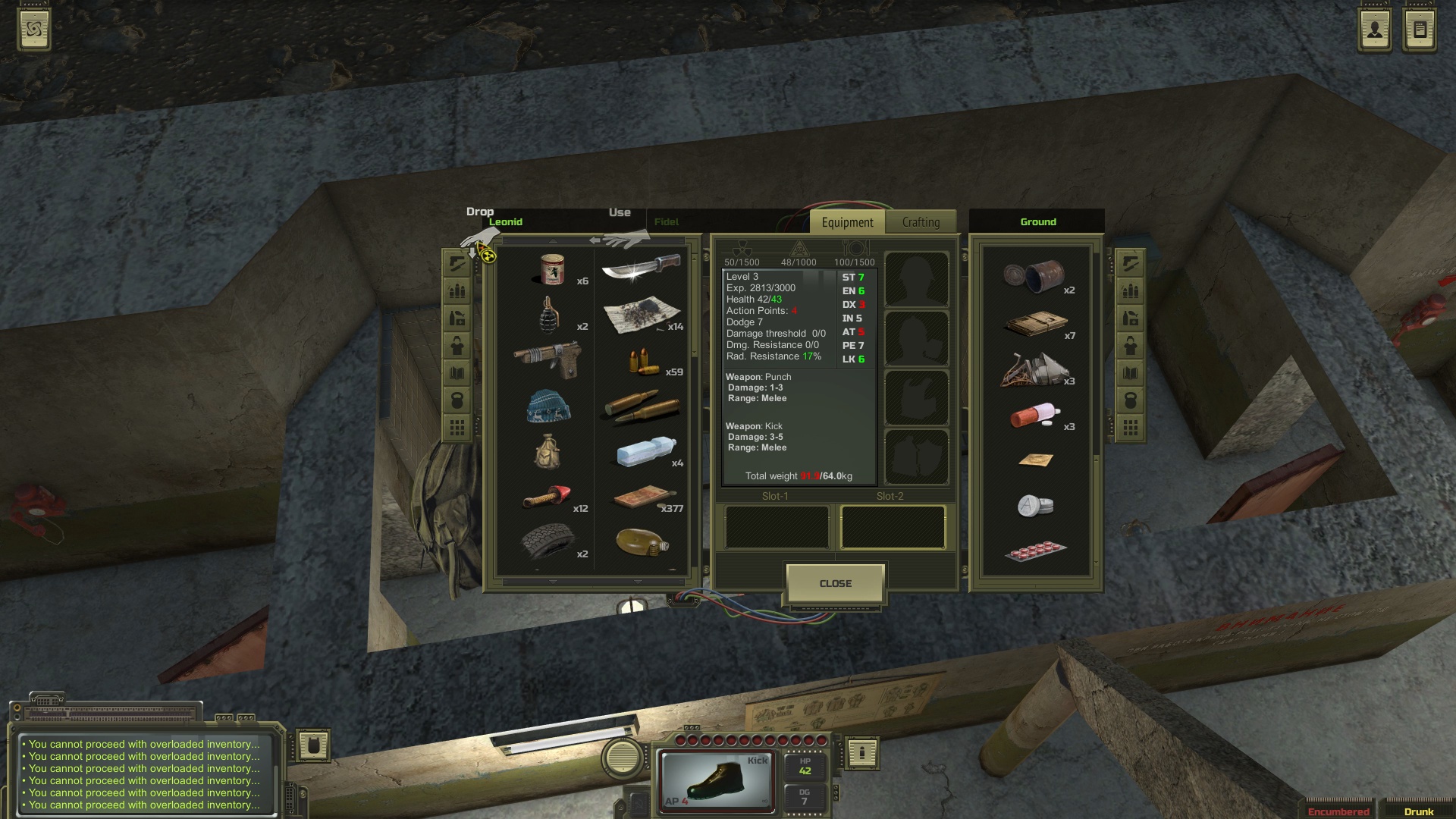The width and height of the screenshot is (1456, 819).
Task: Choose the blue knit hat
Action: point(547,406)
